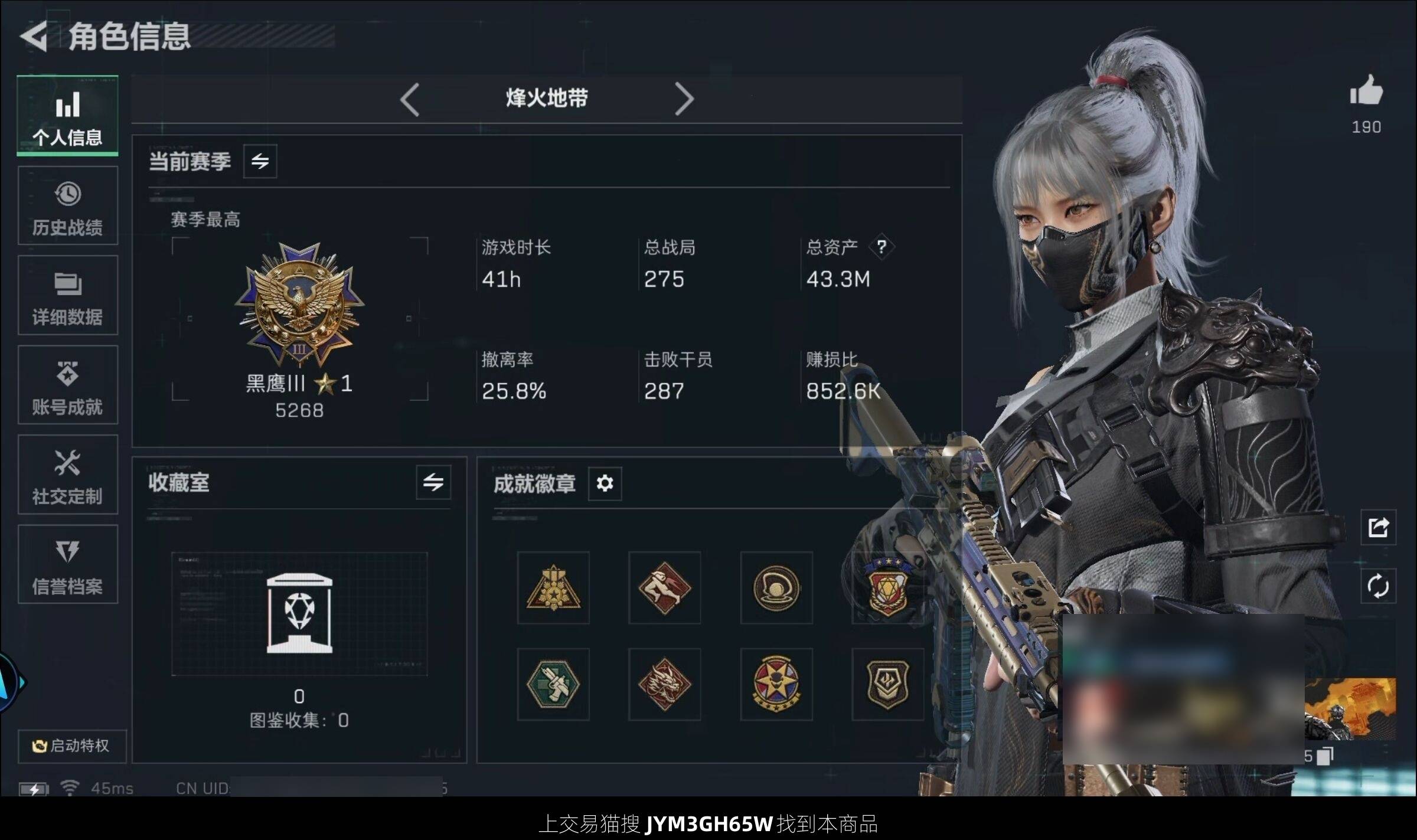Open the 历史战绩 tab

click(x=67, y=205)
